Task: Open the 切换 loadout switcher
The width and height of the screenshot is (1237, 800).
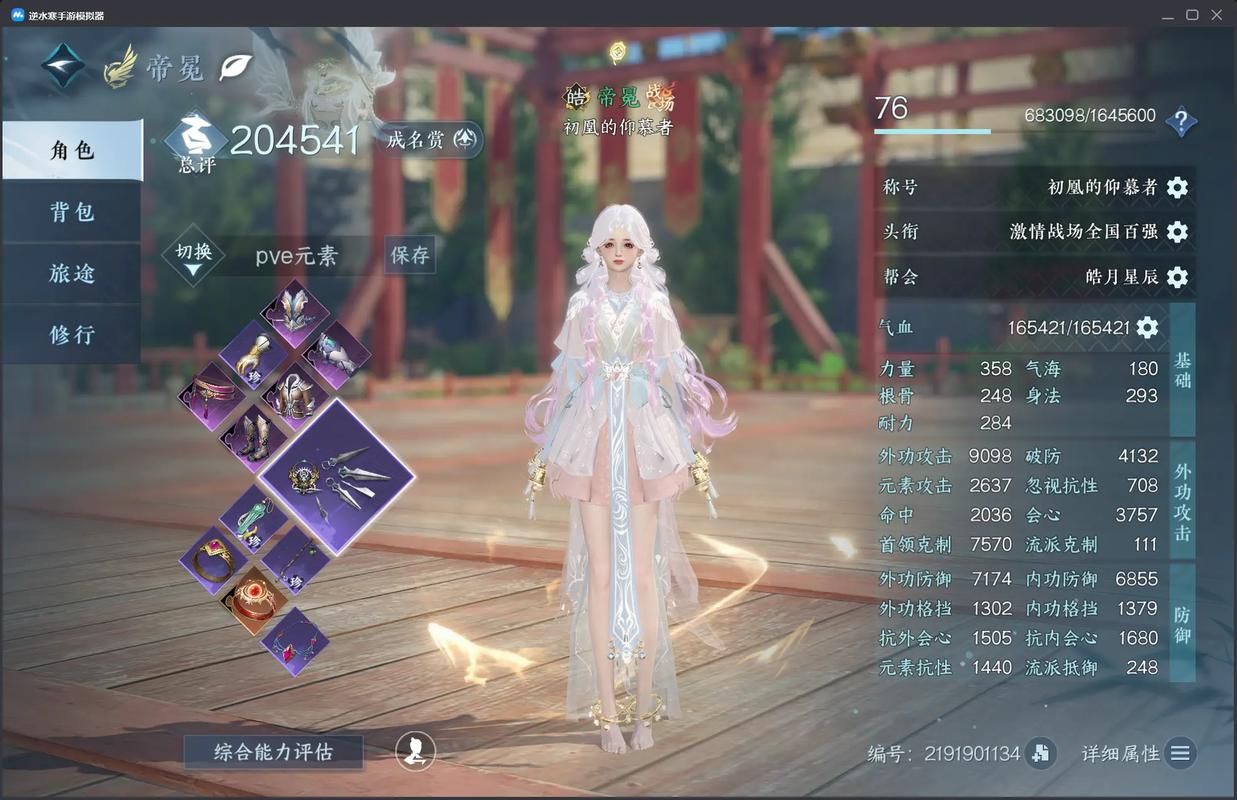Action: [193, 255]
